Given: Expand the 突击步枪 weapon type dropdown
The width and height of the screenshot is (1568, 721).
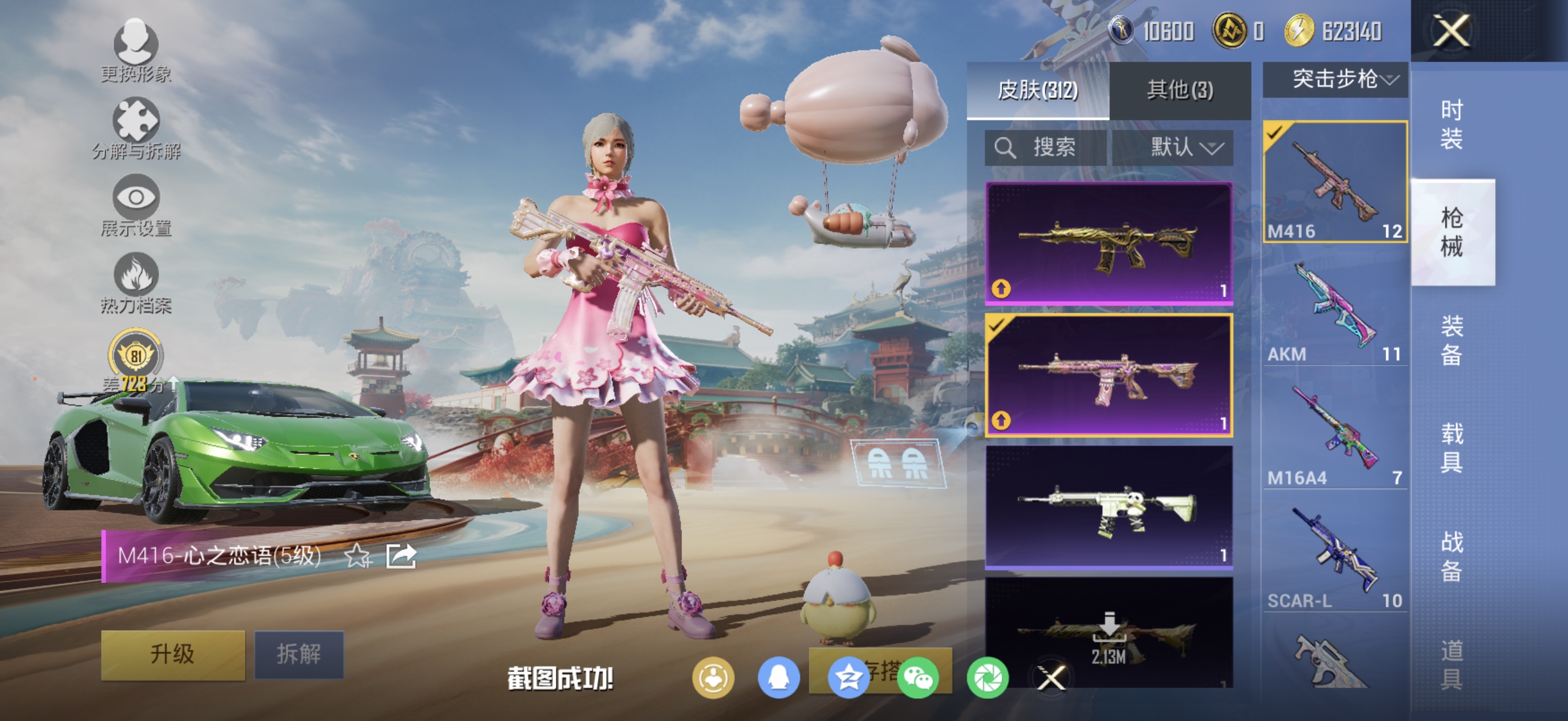Looking at the screenshot, I should [1335, 79].
